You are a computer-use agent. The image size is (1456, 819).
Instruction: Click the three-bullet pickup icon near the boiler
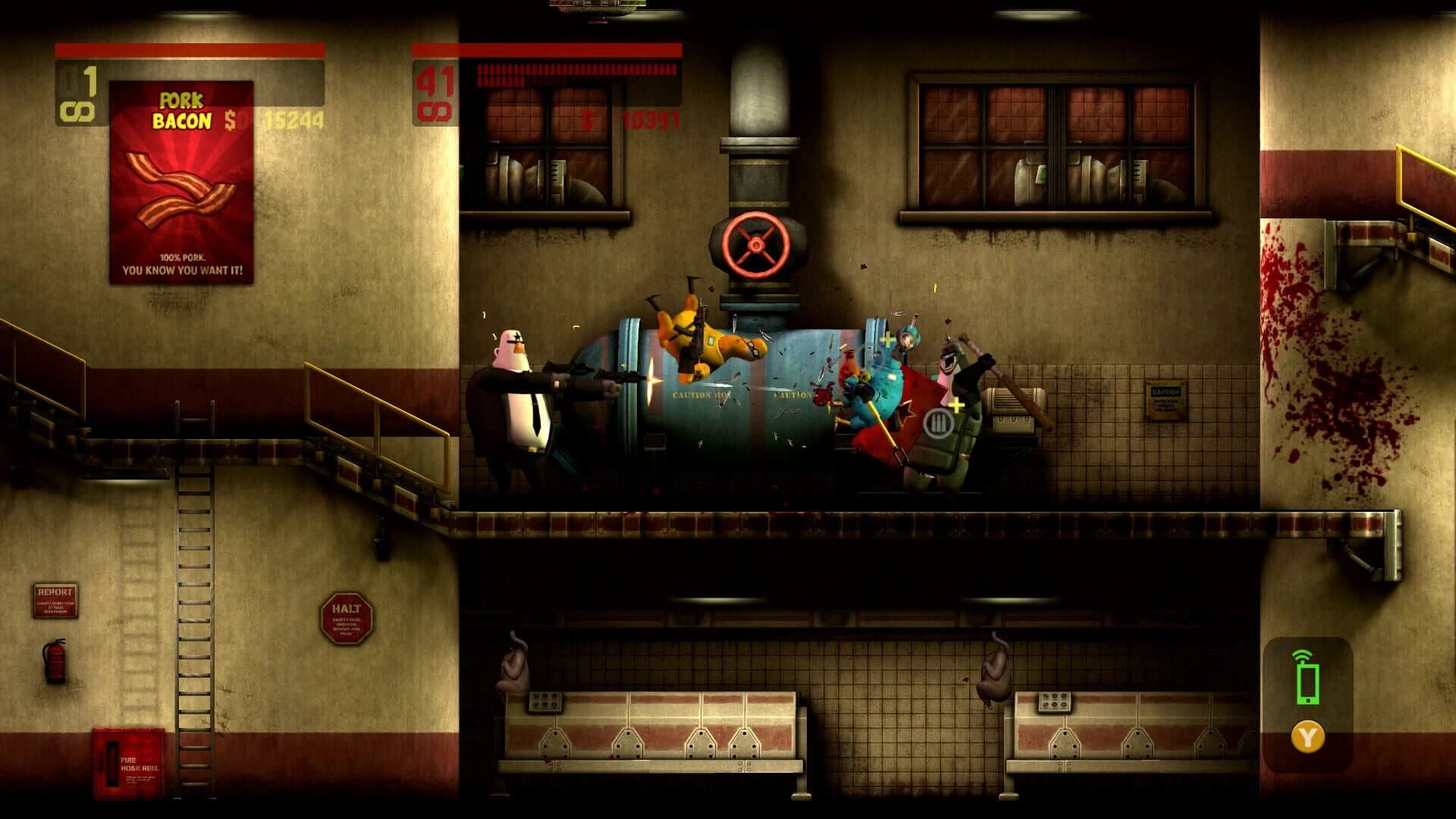click(x=938, y=422)
